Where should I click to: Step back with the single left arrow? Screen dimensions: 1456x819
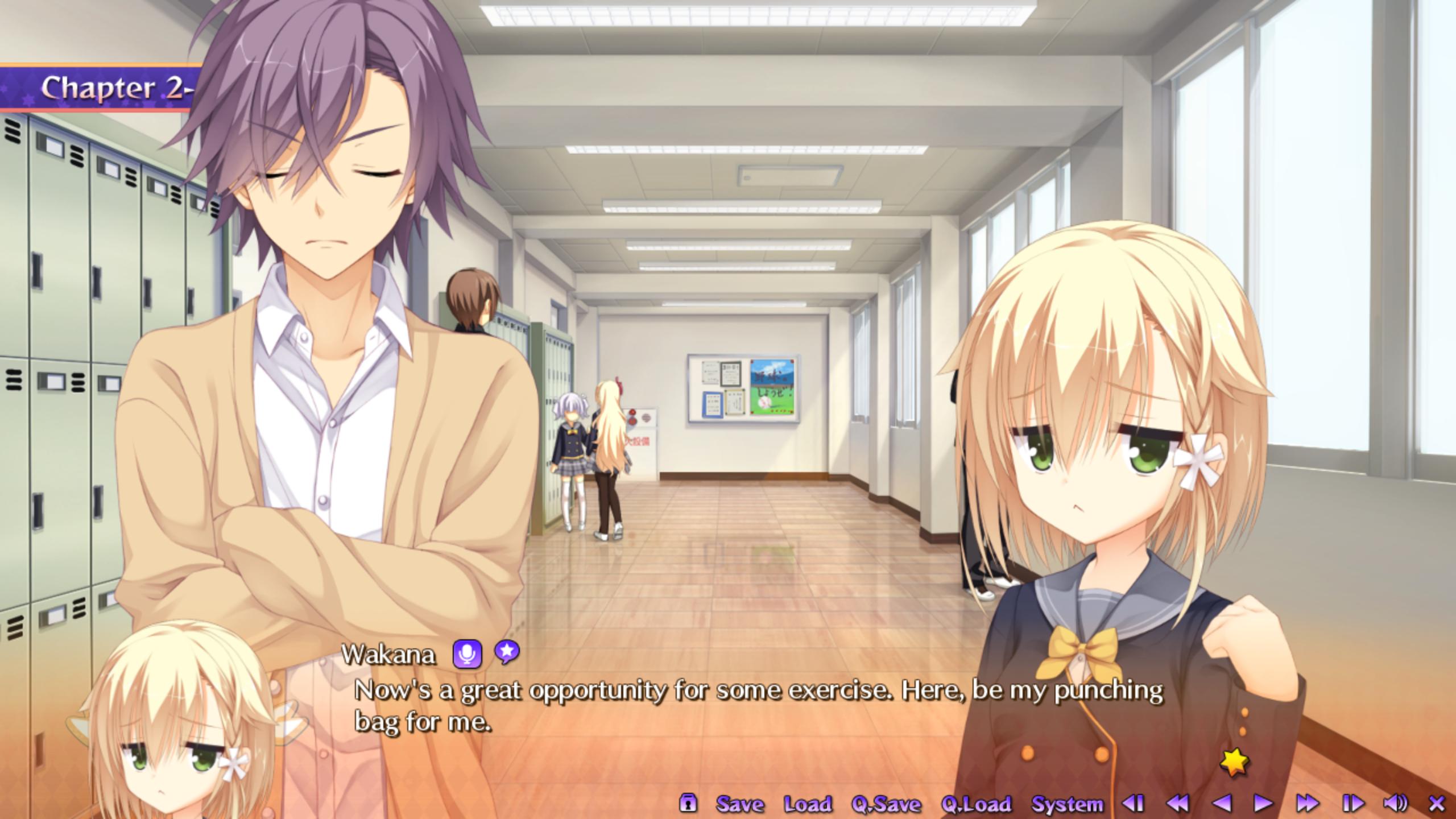1221,803
